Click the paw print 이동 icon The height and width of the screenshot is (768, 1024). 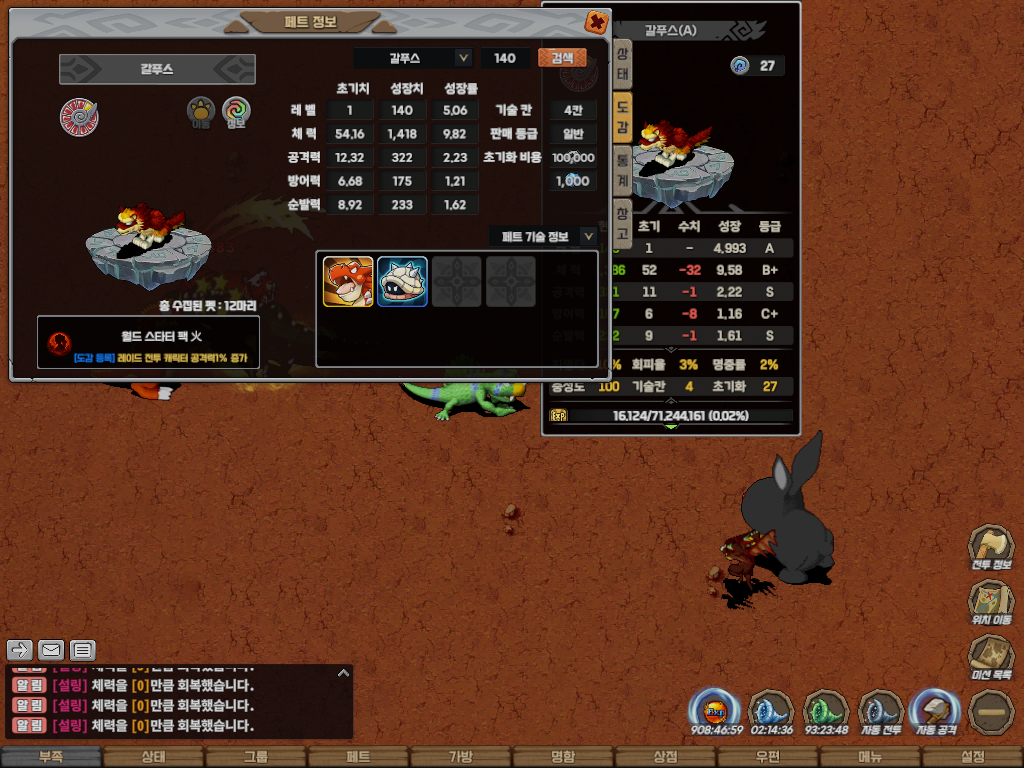[202, 113]
